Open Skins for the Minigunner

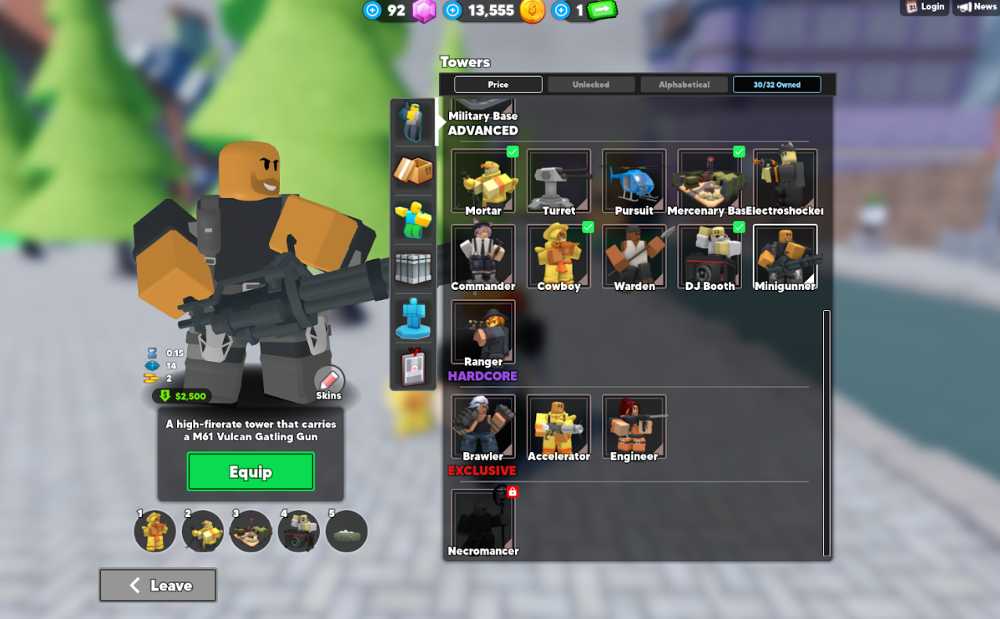329,381
